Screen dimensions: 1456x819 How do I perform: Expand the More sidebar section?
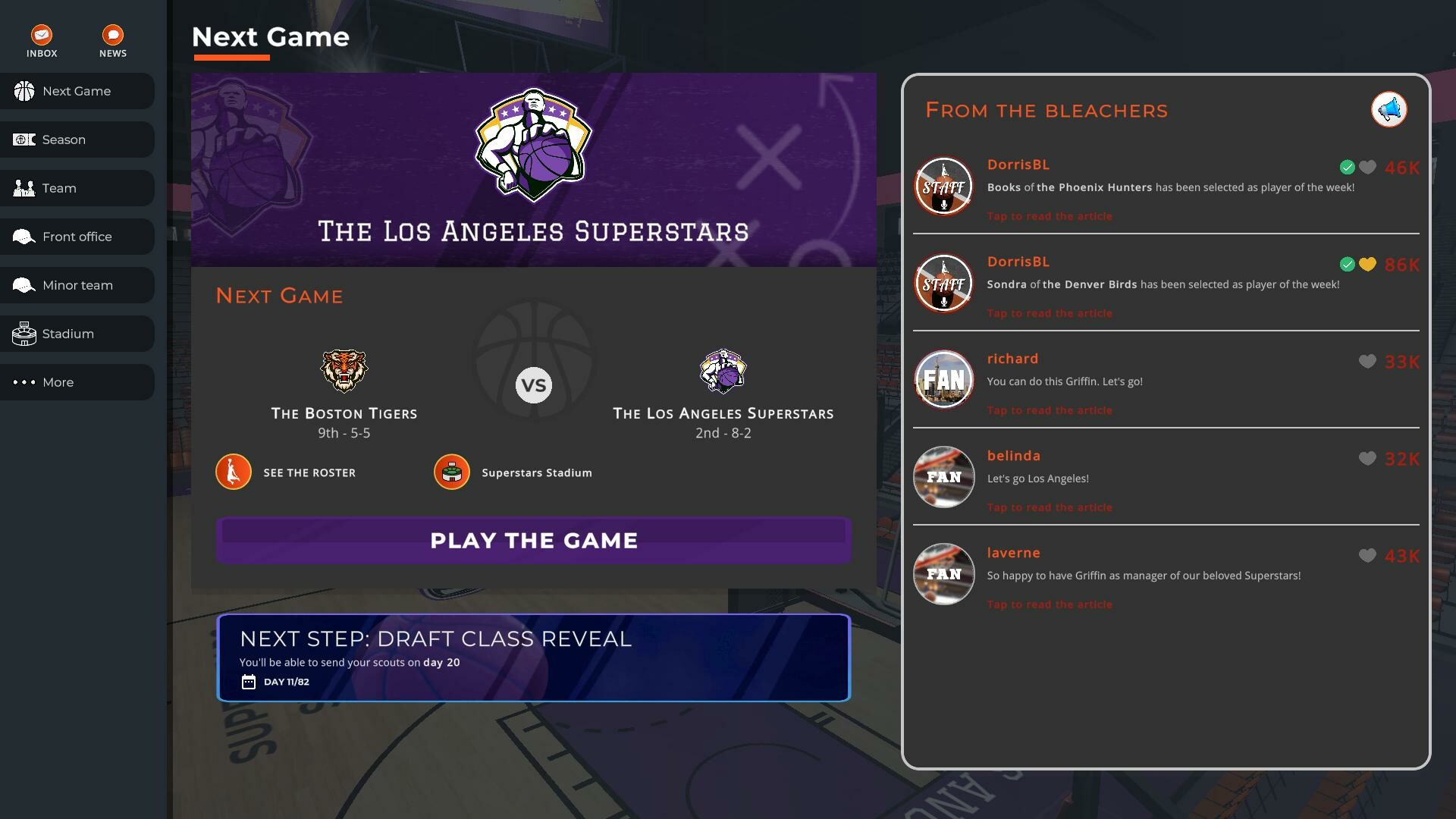58,382
